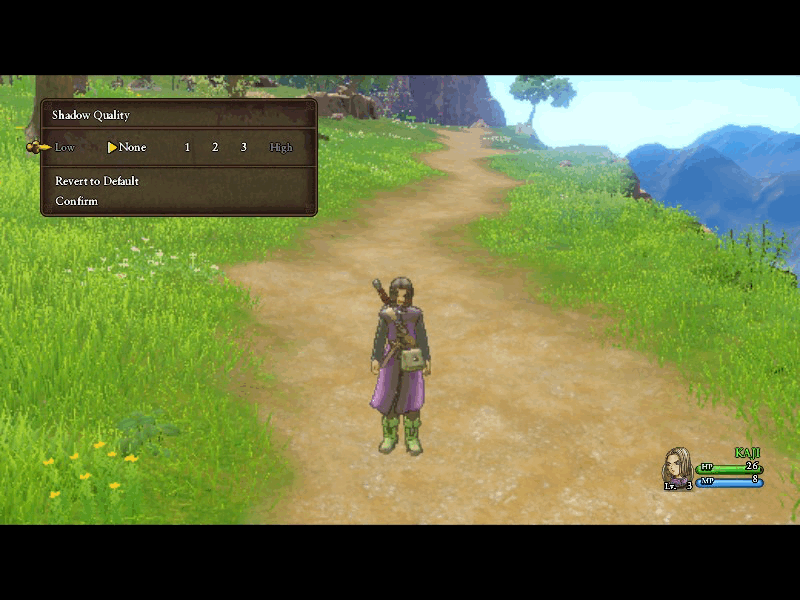The height and width of the screenshot is (600, 800).
Task: Set shadow quality to level 2
Action: pyautogui.click(x=215, y=147)
